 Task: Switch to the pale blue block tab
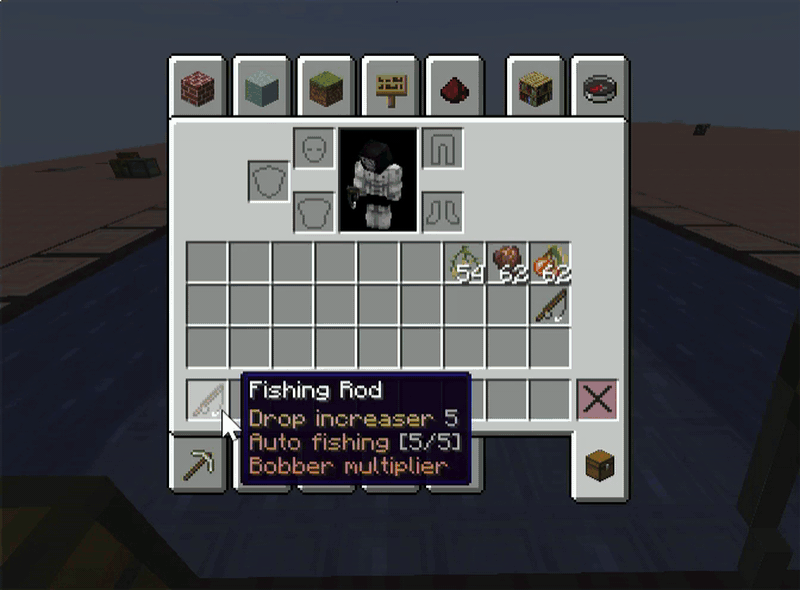(262, 90)
